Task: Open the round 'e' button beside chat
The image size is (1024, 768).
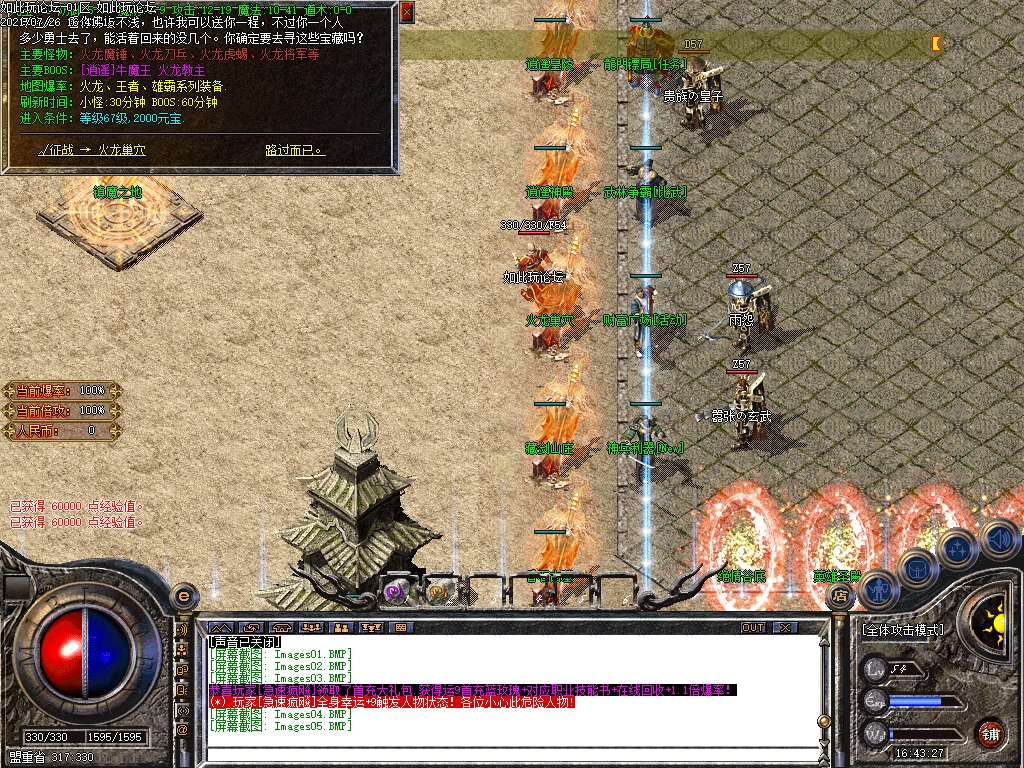Action: click(x=182, y=596)
